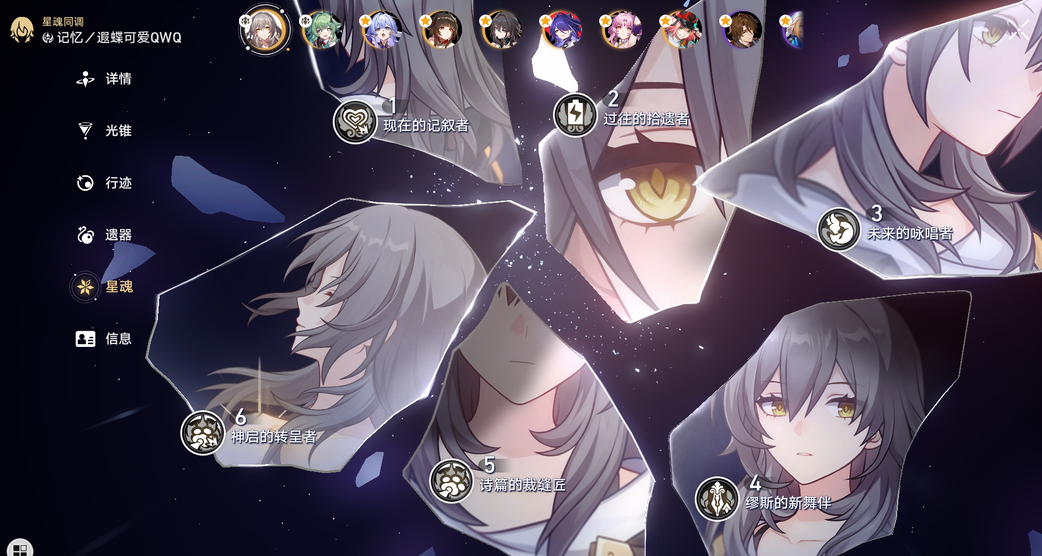Viewport: 1042px width, 556px height.
Task: Select eidolon 1 现在的记叙者
Action: click(x=354, y=121)
